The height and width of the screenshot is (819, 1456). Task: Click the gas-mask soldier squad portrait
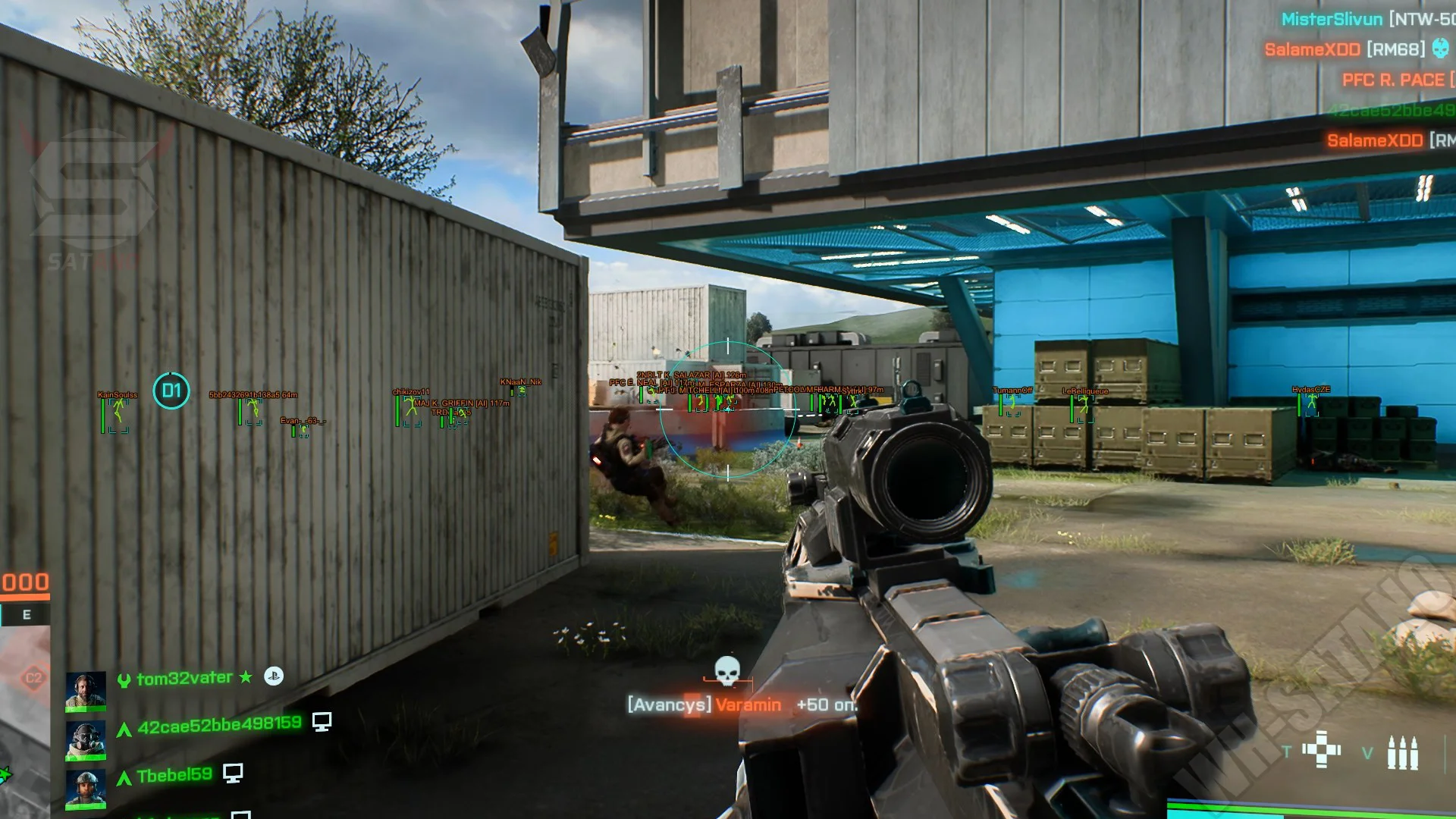pos(85,739)
